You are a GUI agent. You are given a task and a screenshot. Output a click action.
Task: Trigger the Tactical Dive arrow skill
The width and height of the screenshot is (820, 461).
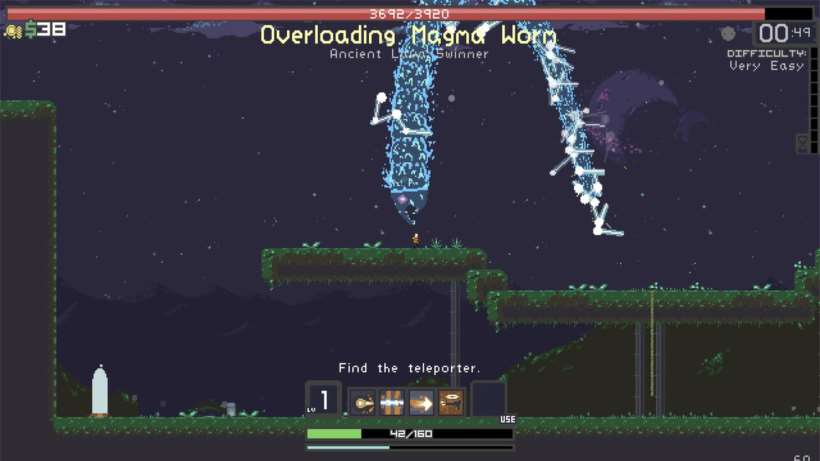click(x=421, y=402)
